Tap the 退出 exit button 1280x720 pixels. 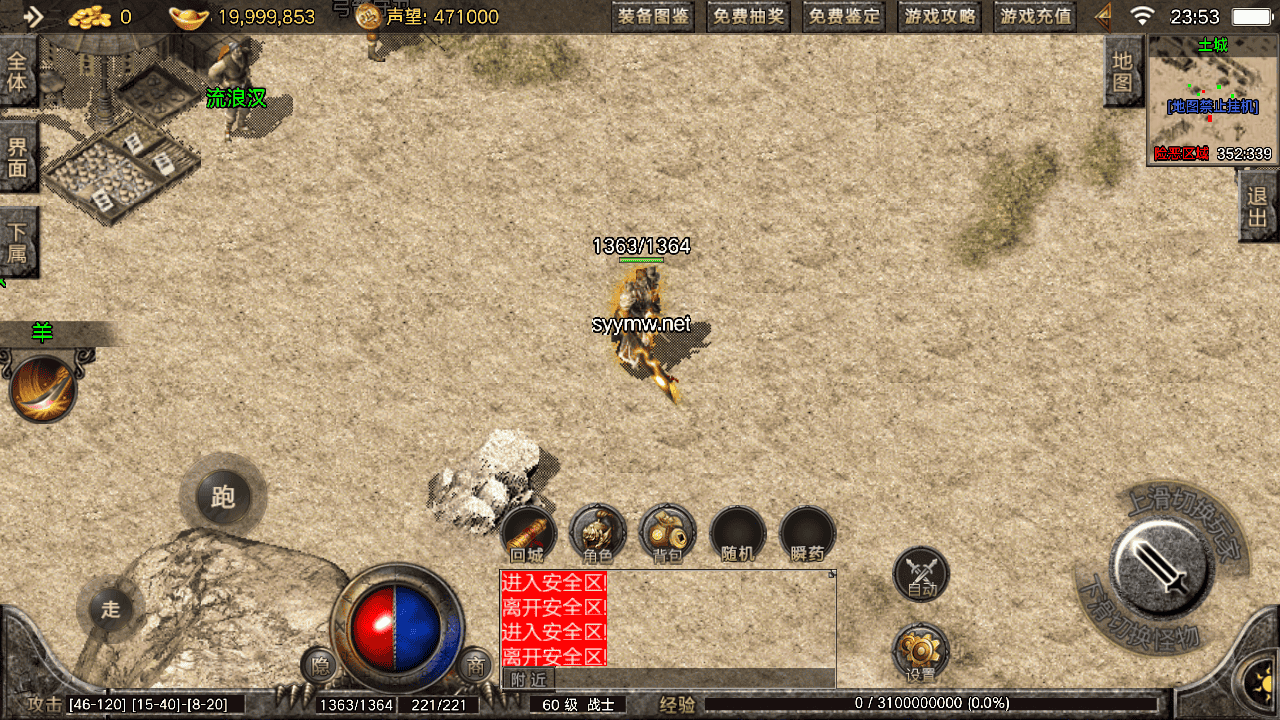coord(1258,206)
